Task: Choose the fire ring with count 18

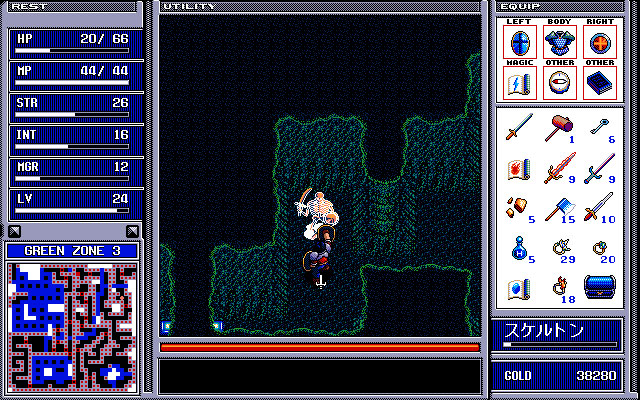Action: (x=558, y=287)
